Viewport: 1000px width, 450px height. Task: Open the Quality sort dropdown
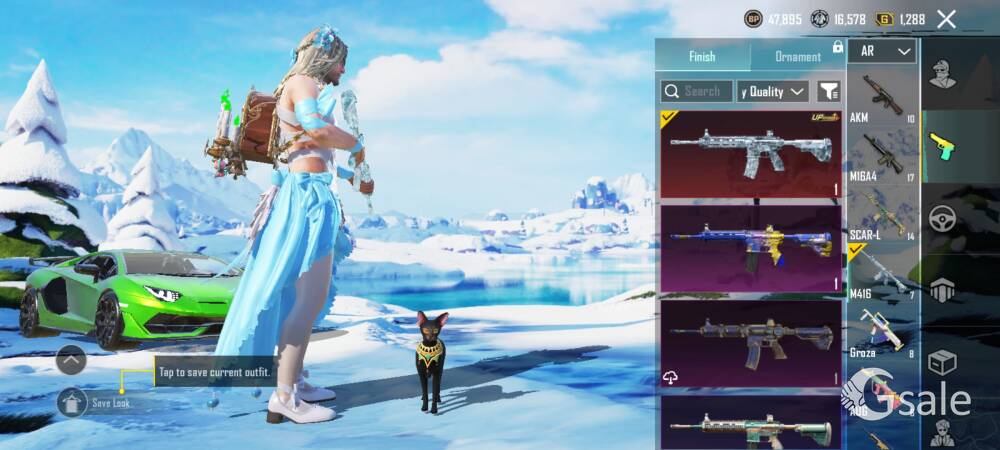pyautogui.click(x=772, y=91)
